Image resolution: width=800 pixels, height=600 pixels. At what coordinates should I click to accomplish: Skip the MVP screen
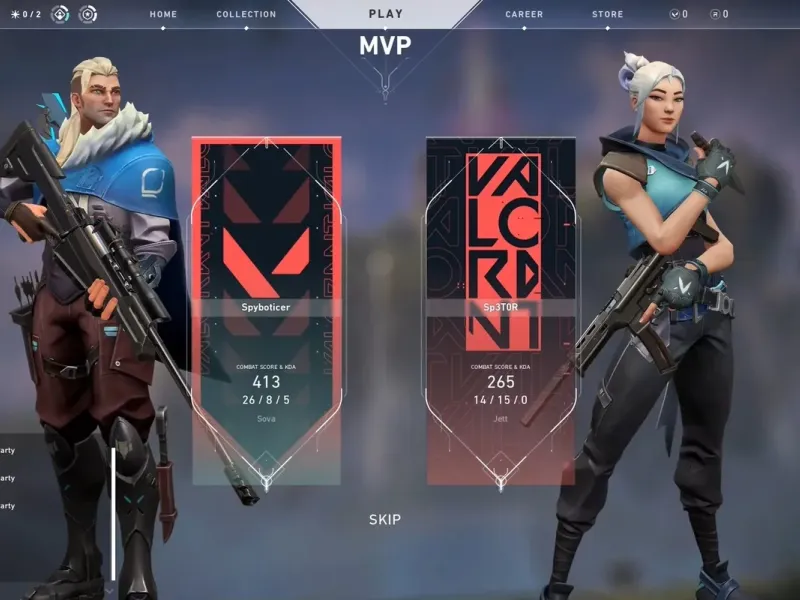pyautogui.click(x=385, y=519)
